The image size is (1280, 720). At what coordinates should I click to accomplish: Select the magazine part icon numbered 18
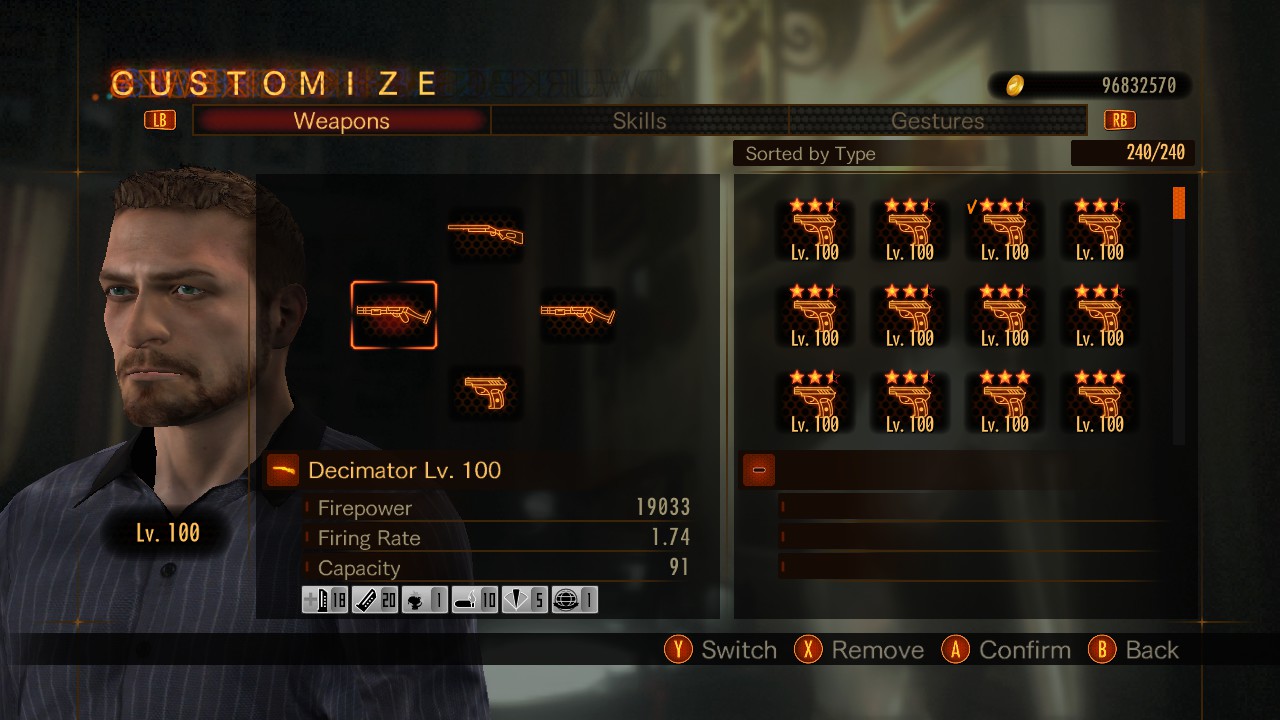click(x=325, y=600)
